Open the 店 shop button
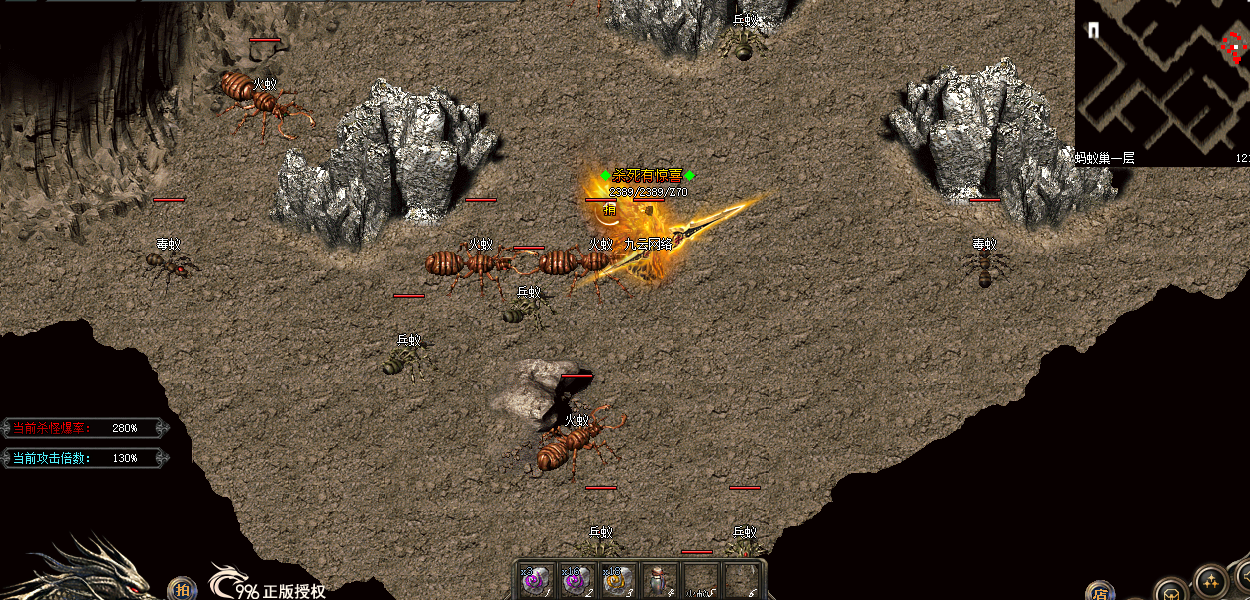The width and height of the screenshot is (1250, 600). click(x=1099, y=591)
